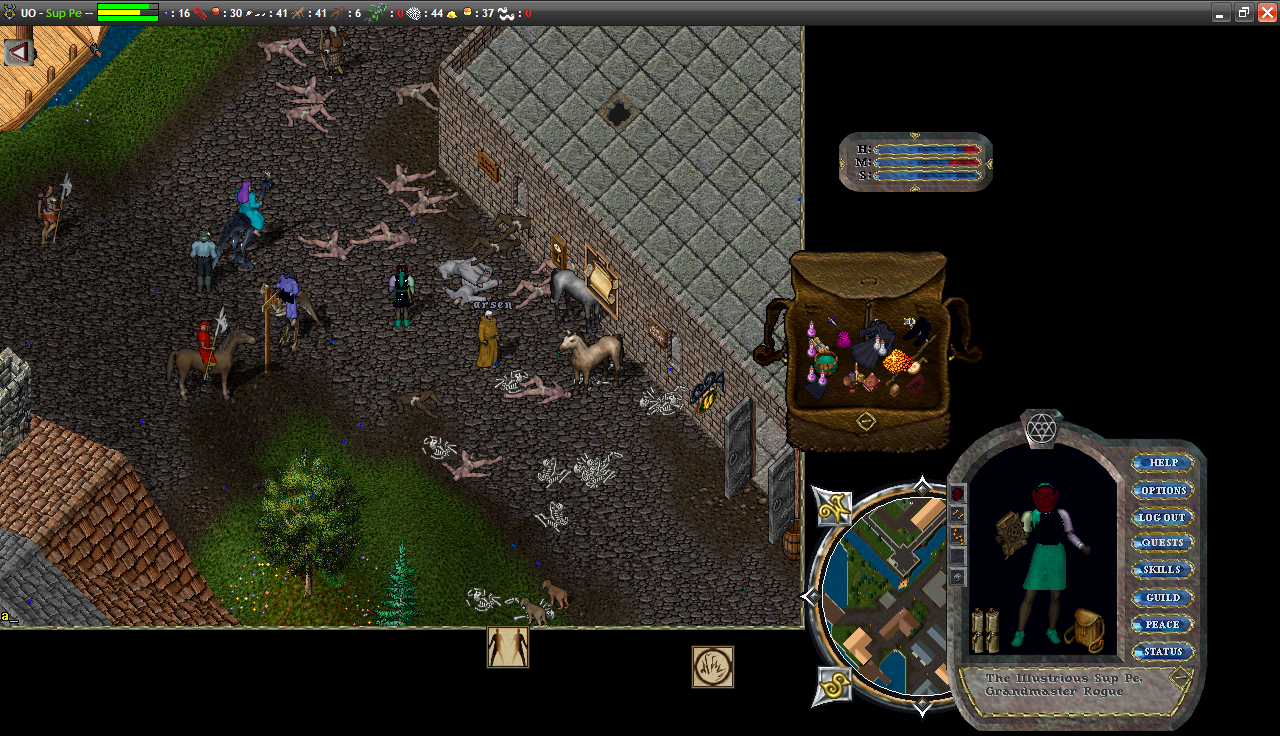
Task: Click the Log Out button
Action: coord(1163,517)
